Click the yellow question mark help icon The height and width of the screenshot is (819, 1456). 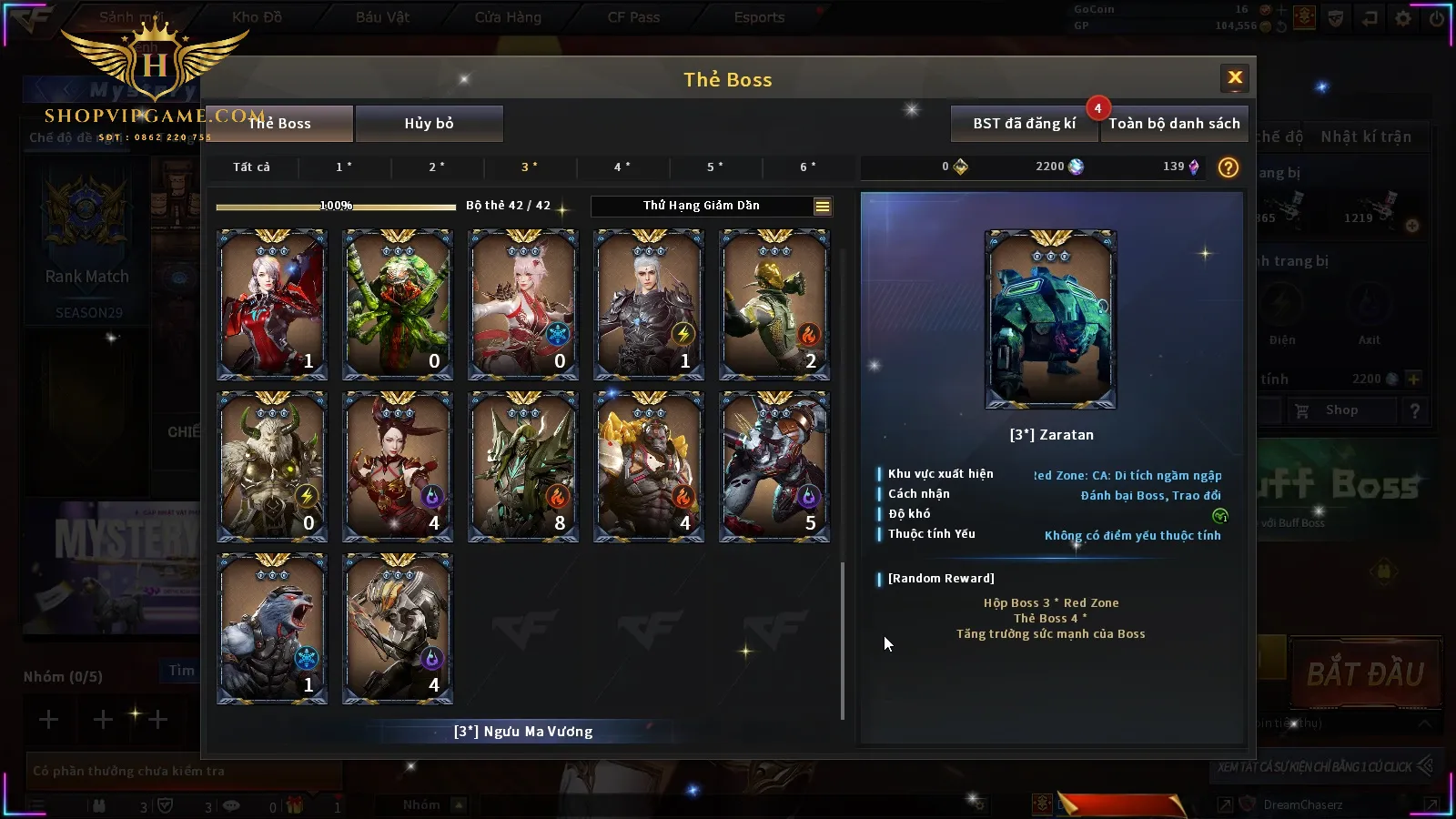(1228, 167)
